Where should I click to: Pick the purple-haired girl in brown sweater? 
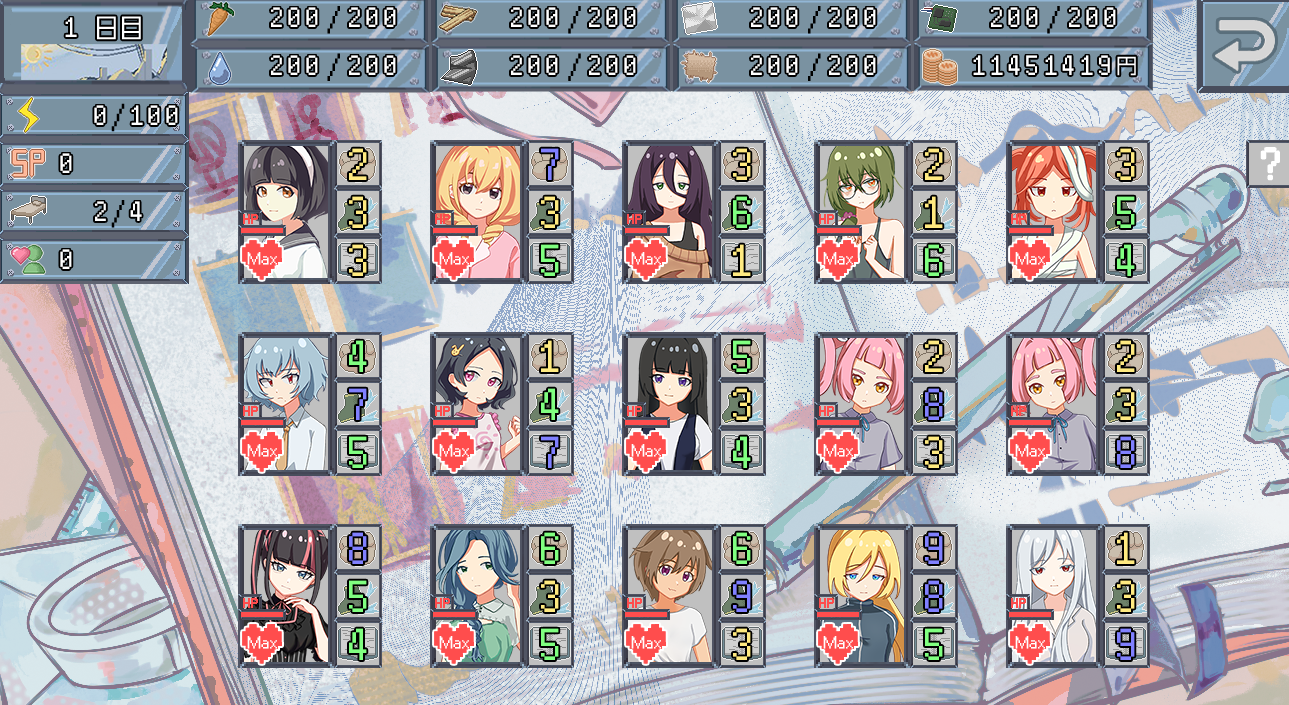(669, 211)
